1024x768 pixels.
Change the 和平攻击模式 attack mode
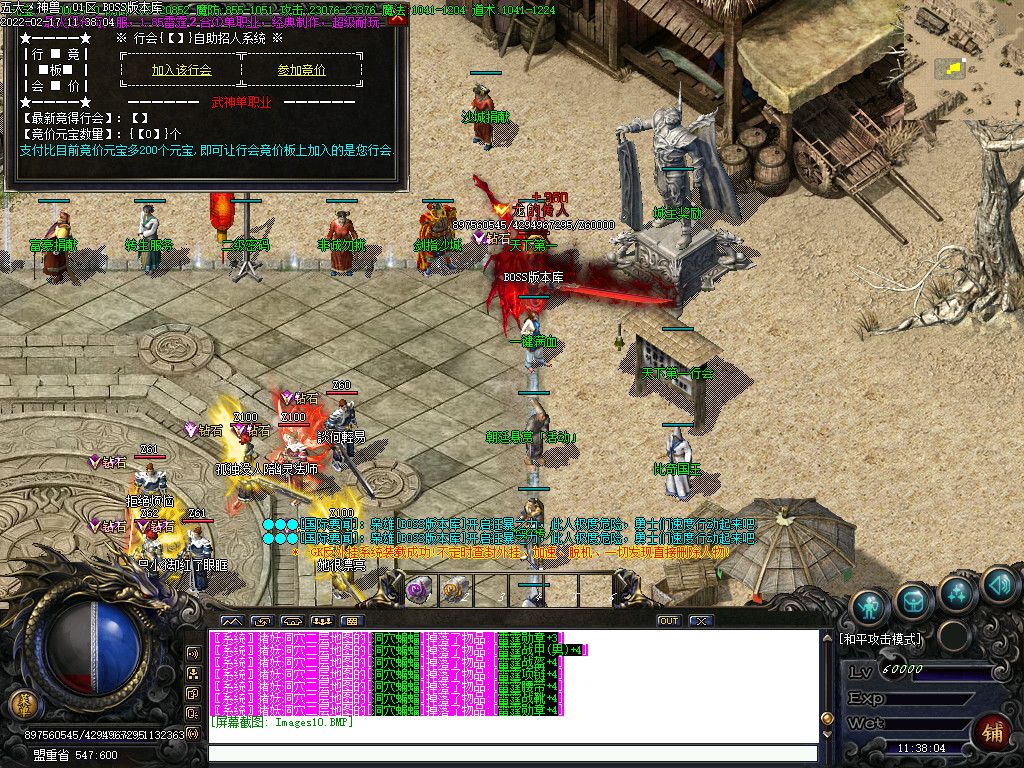pos(881,638)
